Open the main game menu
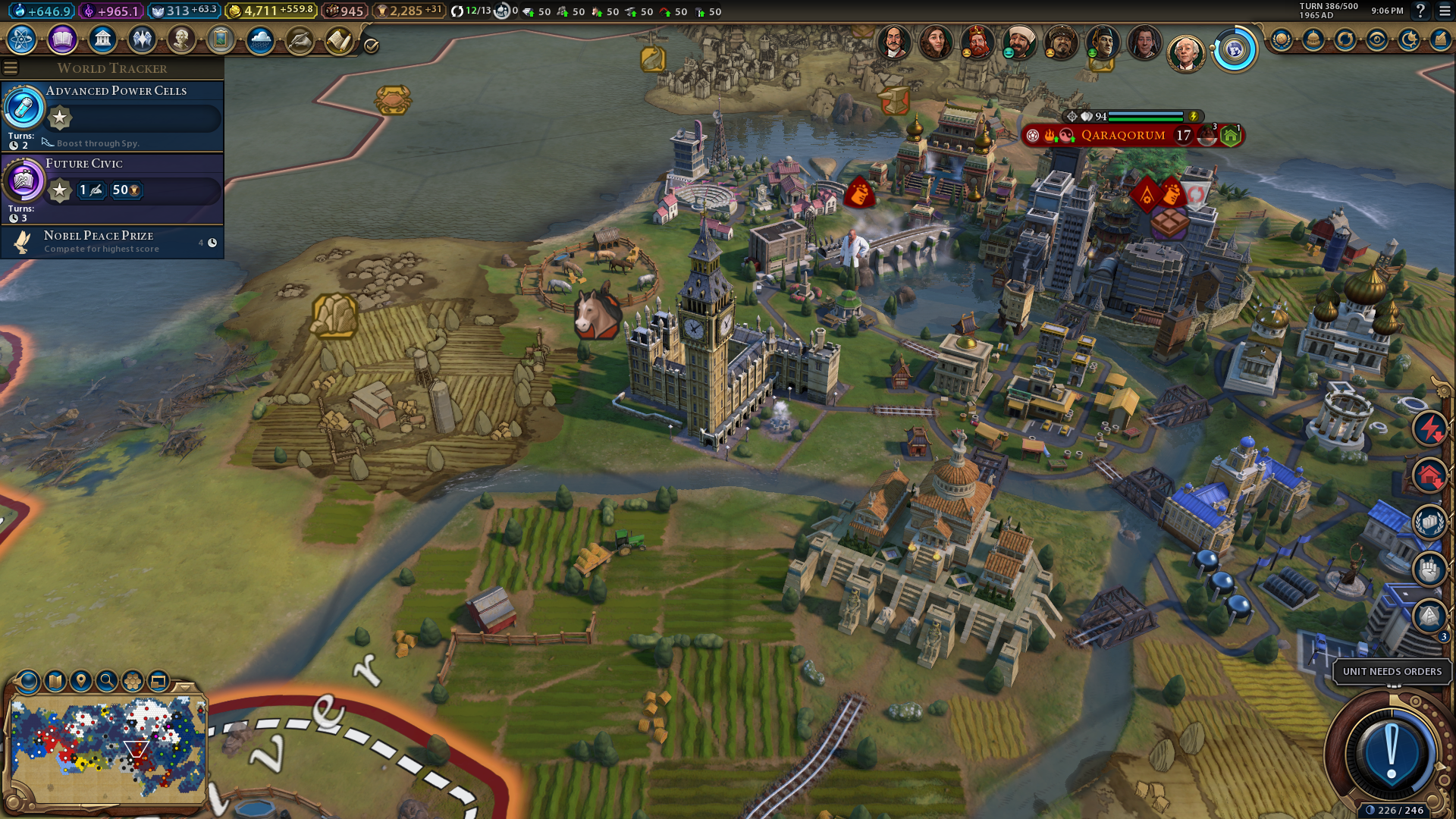Viewport: 1456px width, 819px height. coord(1445,11)
